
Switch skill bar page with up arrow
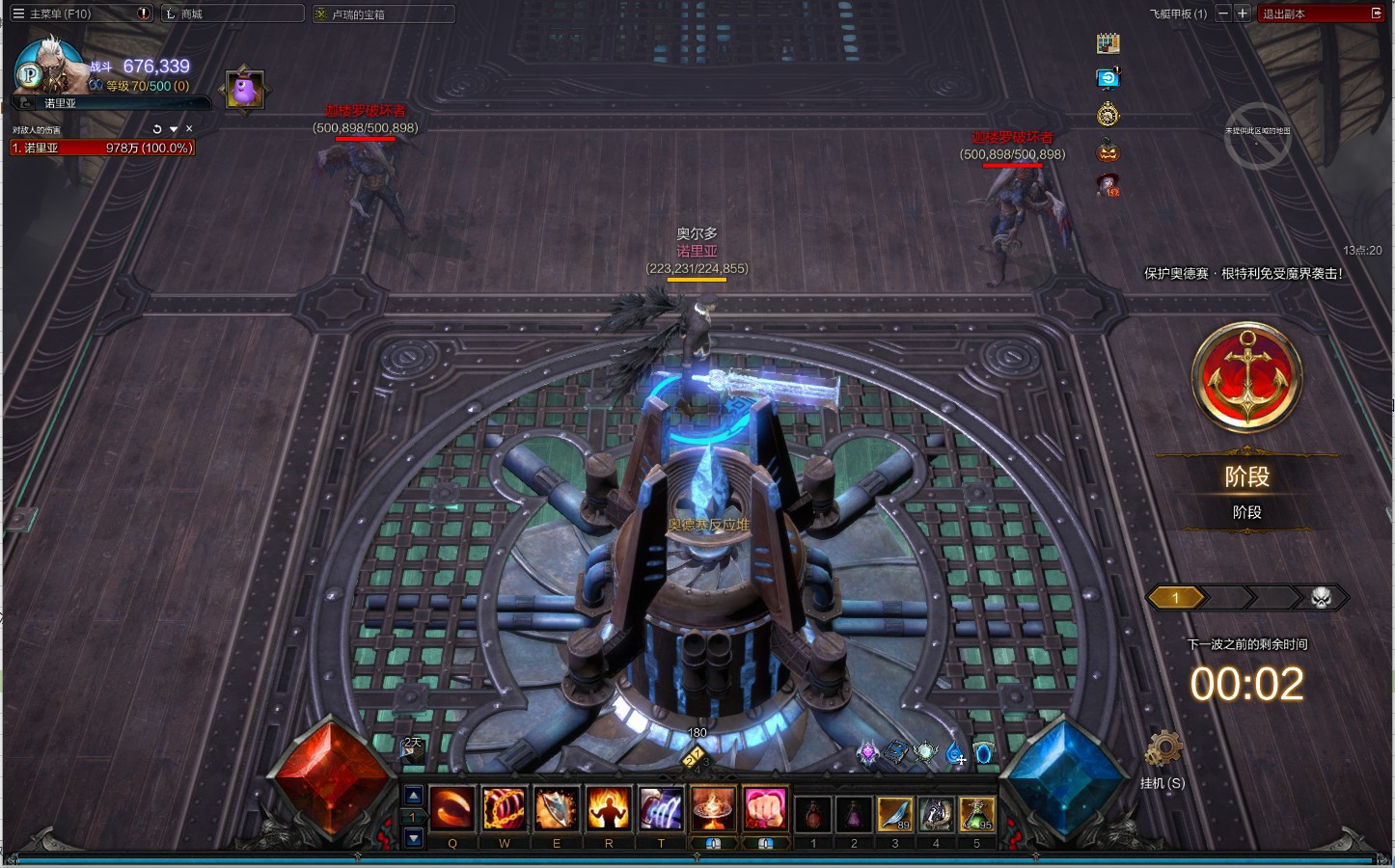413,796
